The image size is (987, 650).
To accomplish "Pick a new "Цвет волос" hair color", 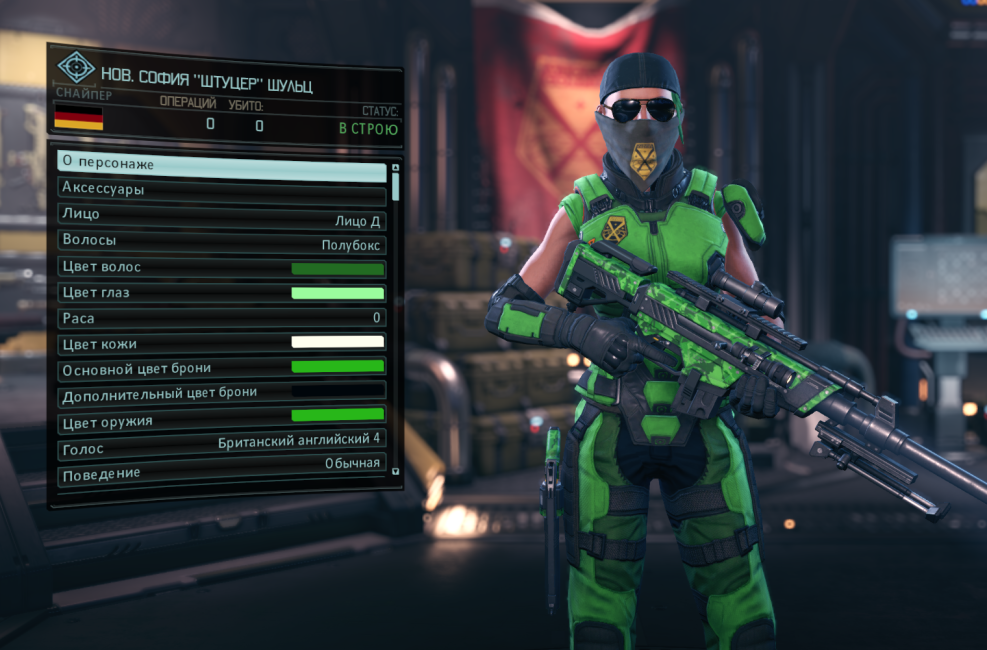I will click(x=222, y=269).
